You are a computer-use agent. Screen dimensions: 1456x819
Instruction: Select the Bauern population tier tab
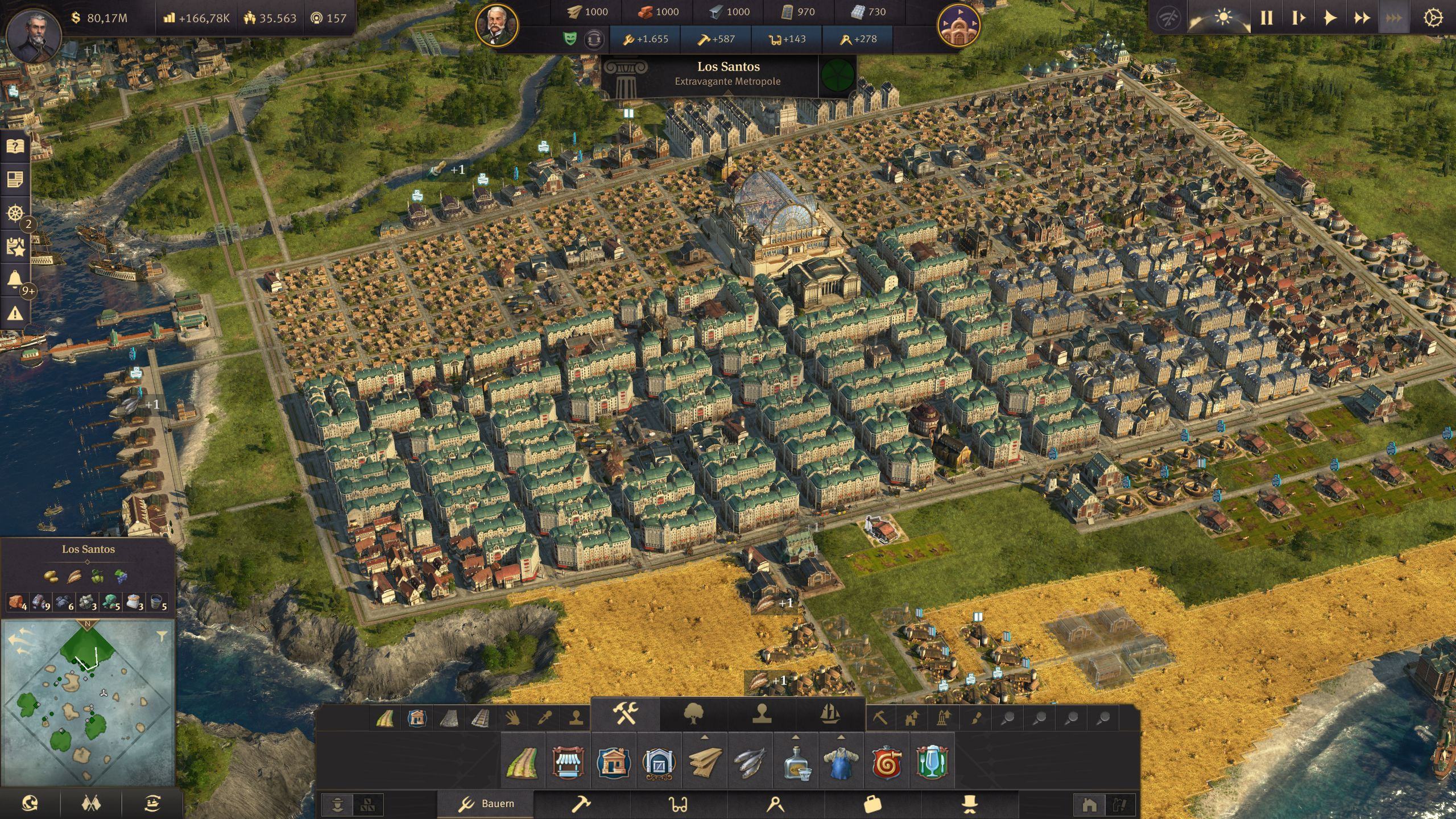(487, 804)
